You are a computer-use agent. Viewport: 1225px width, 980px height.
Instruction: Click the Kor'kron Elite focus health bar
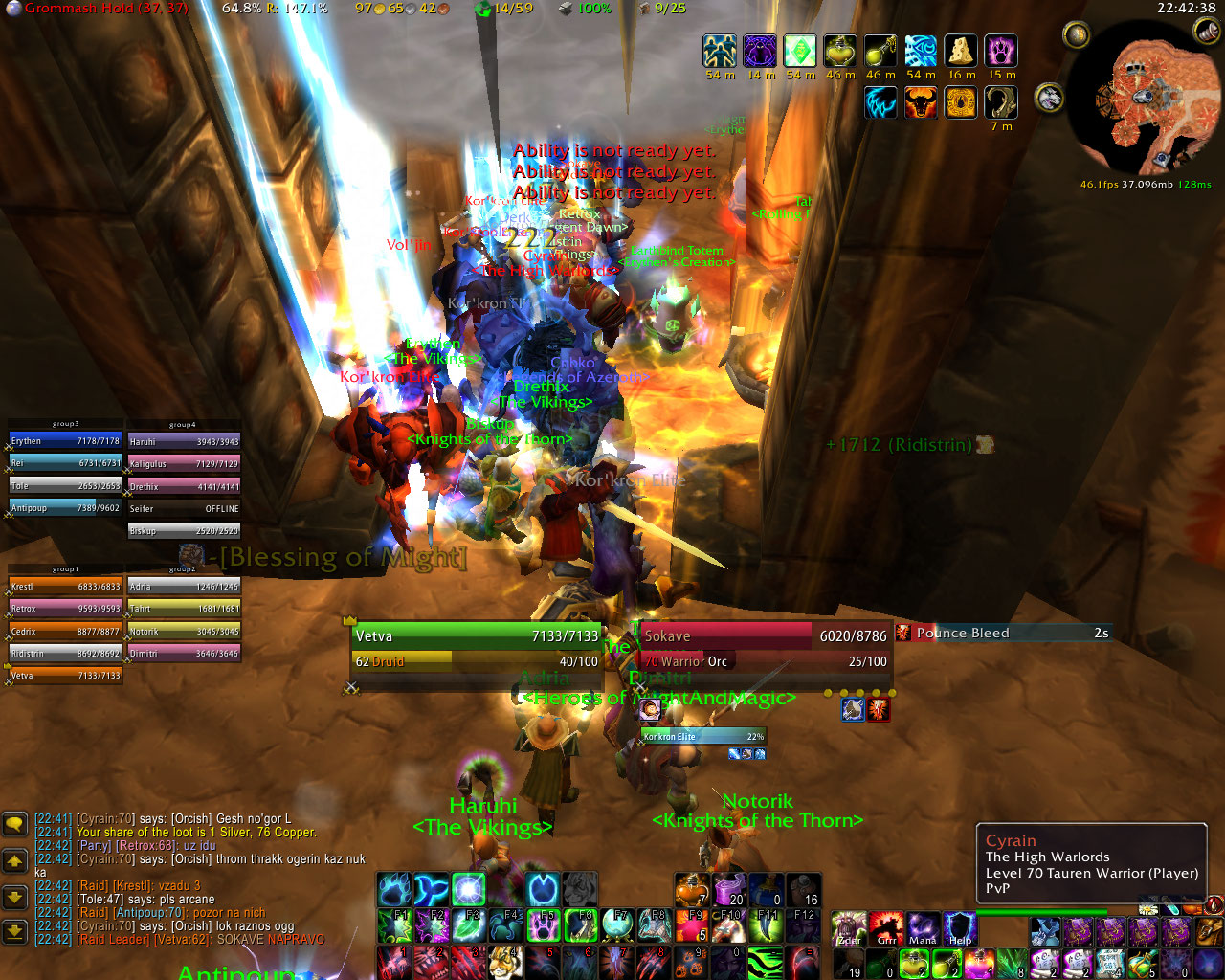(703, 737)
